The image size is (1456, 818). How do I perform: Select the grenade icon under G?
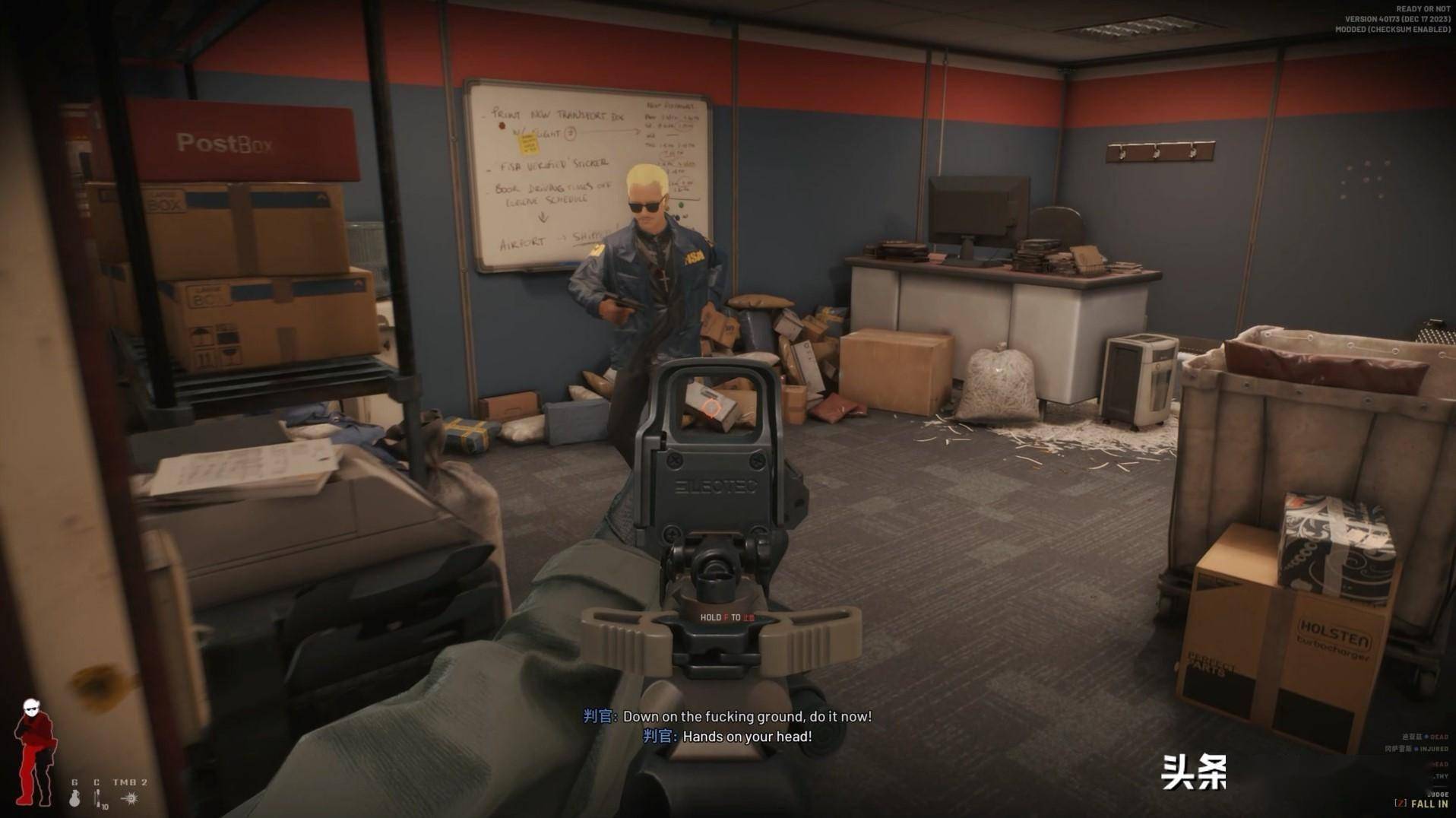click(74, 797)
